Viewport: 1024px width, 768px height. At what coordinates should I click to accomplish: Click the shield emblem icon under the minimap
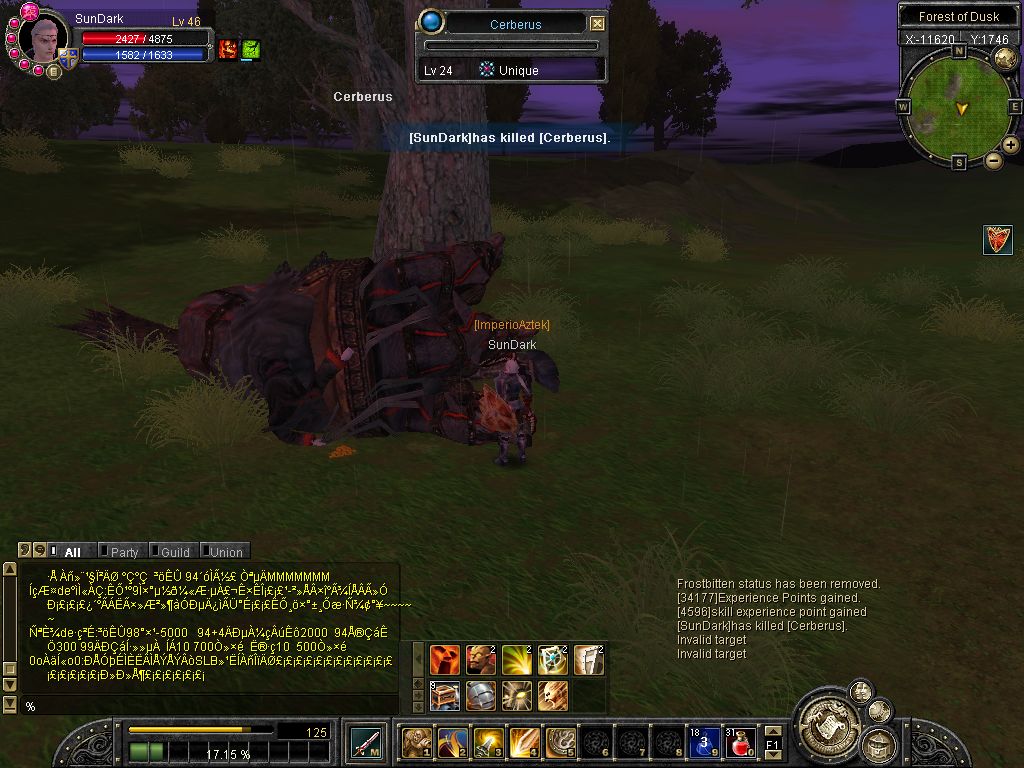(997, 240)
